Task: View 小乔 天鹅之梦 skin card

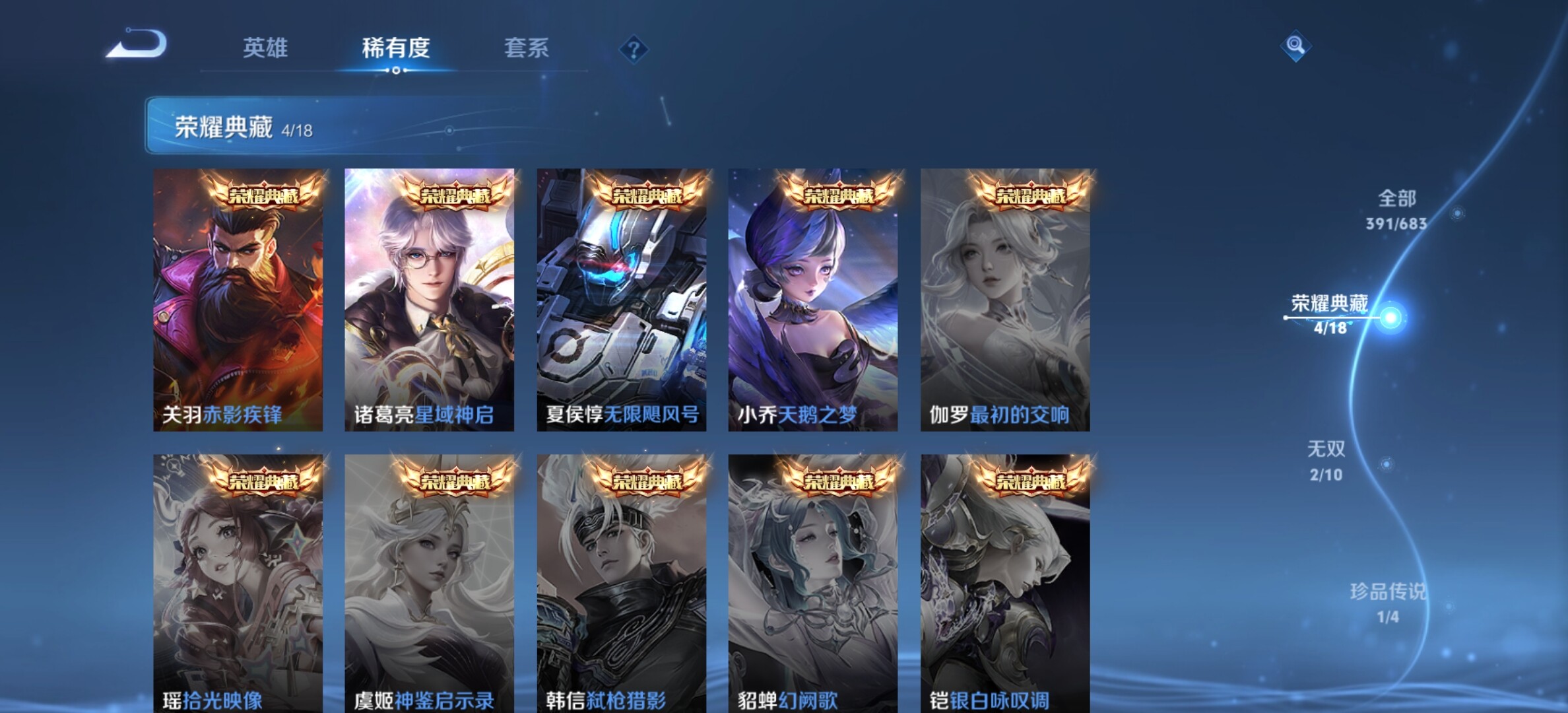Action: 812,300
